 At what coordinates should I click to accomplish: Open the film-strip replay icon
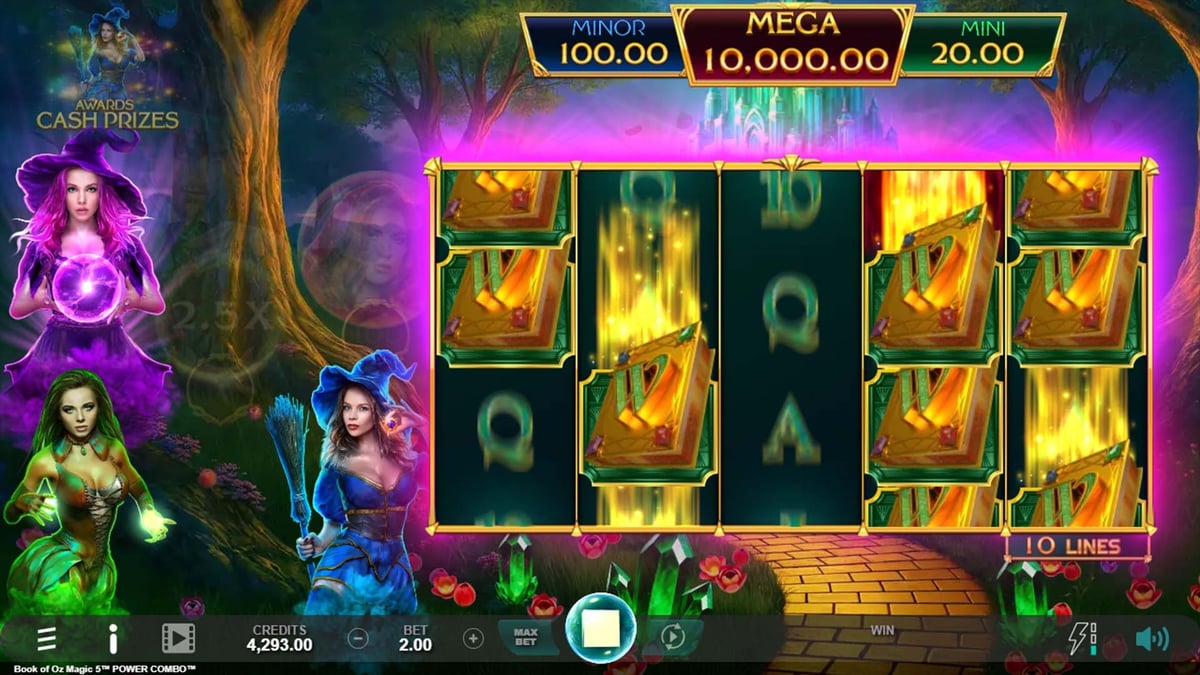[178, 638]
